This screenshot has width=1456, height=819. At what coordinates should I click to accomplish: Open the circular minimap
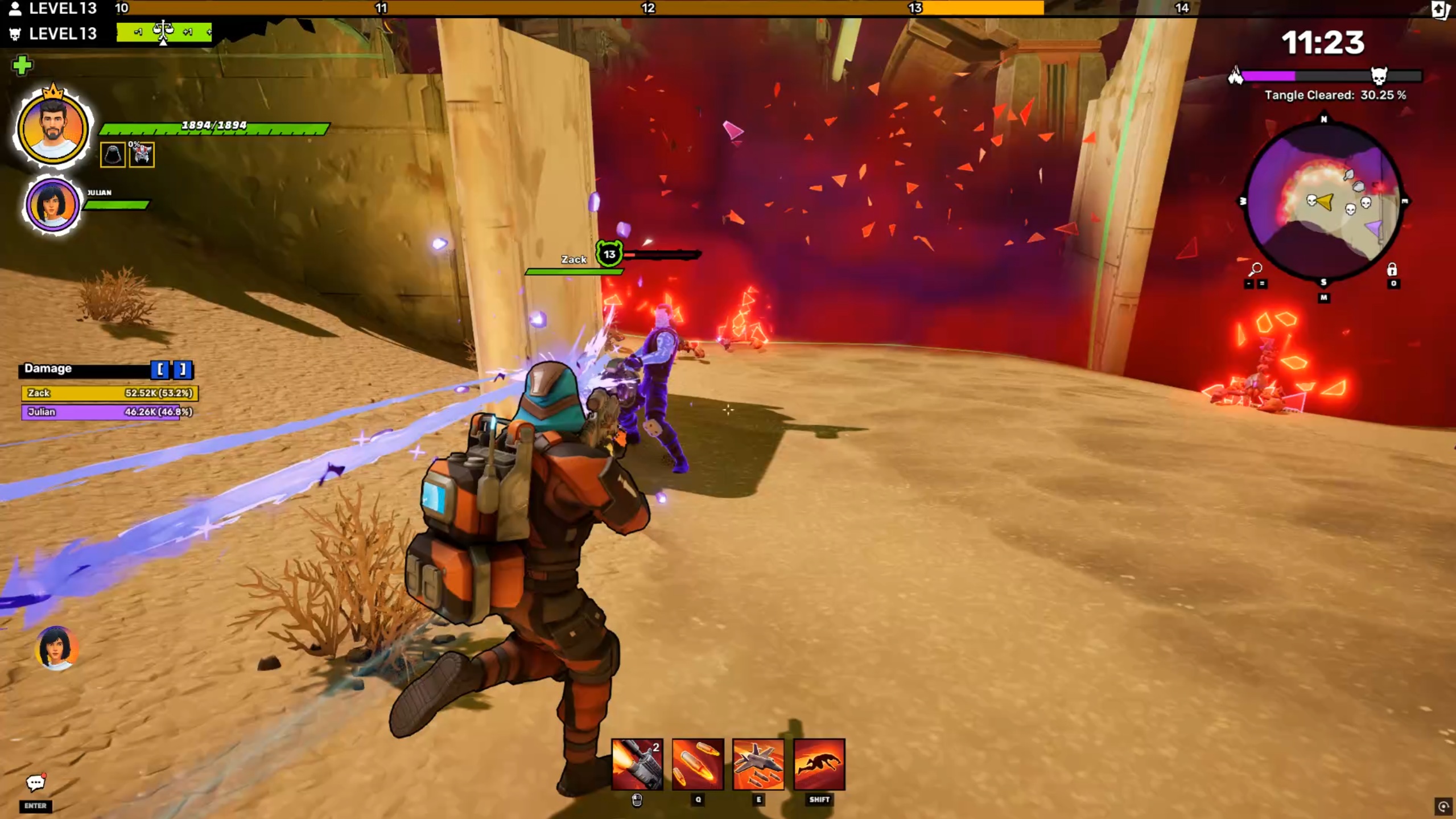point(1323,201)
